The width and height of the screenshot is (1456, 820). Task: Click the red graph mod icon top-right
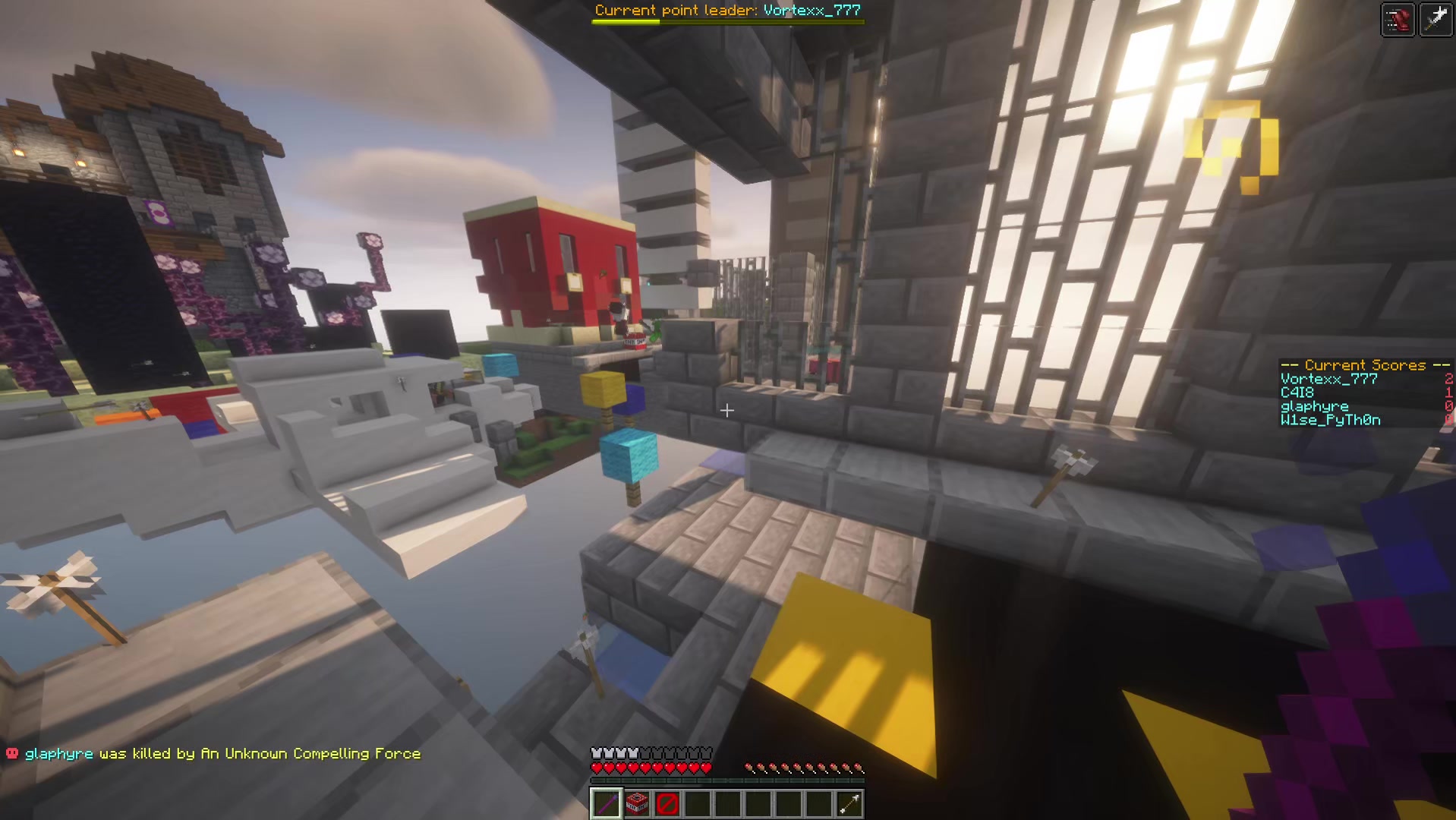click(x=1397, y=19)
